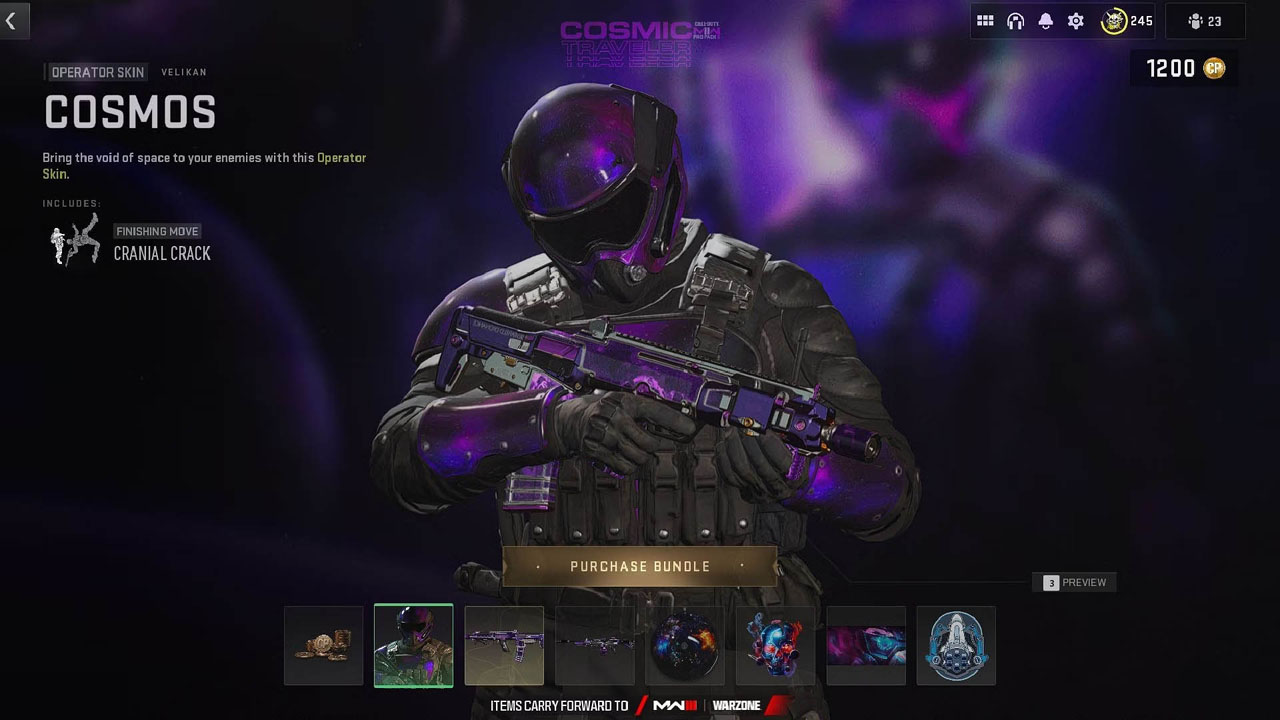Click the voice chat headset icon
Viewport: 1280px width, 720px height.
pos(1015,20)
